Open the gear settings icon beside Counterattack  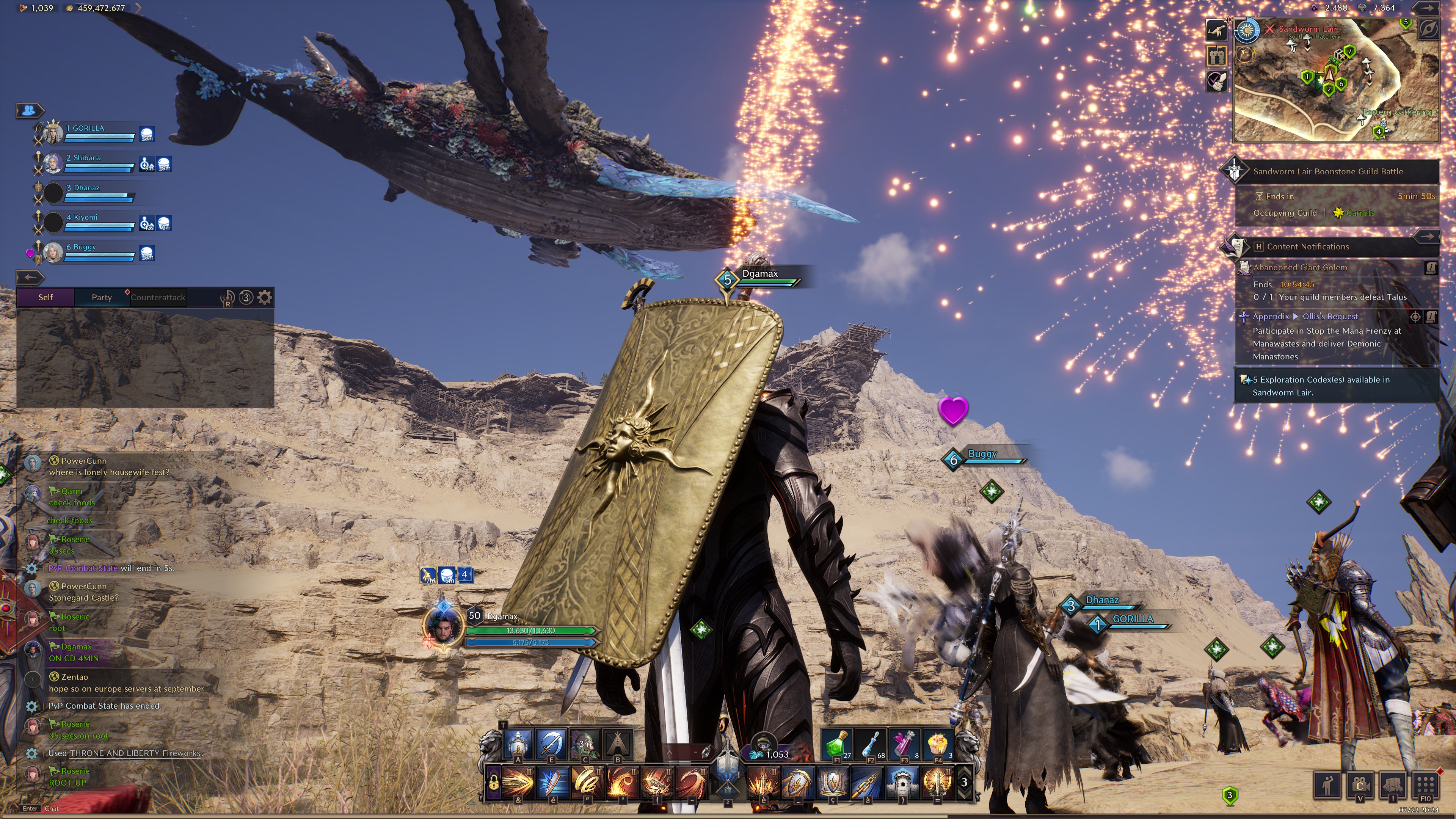(x=265, y=297)
